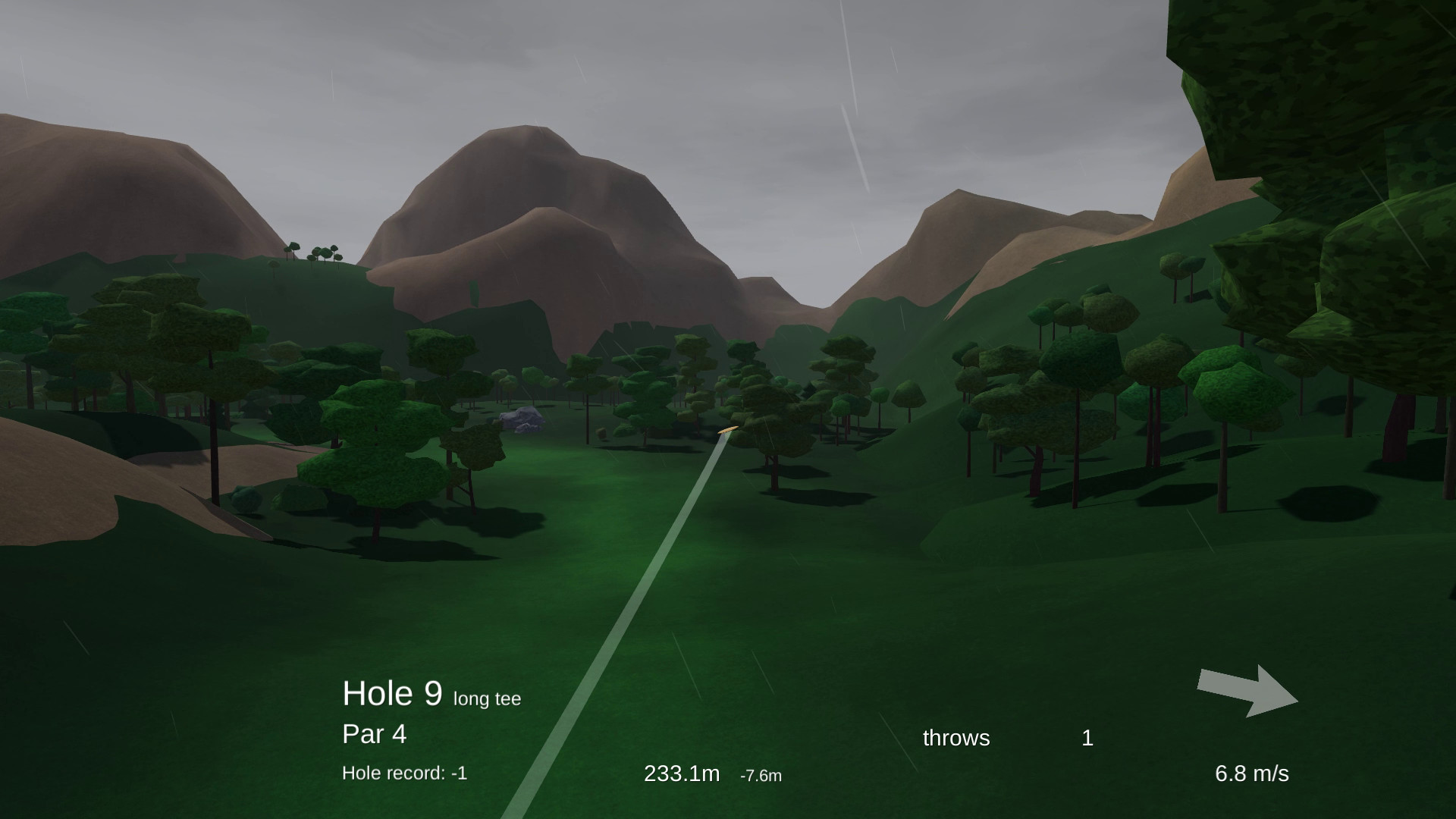This screenshot has height=819, width=1456.
Task: Click the Hole record: -1 link
Action: click(406, 773)
